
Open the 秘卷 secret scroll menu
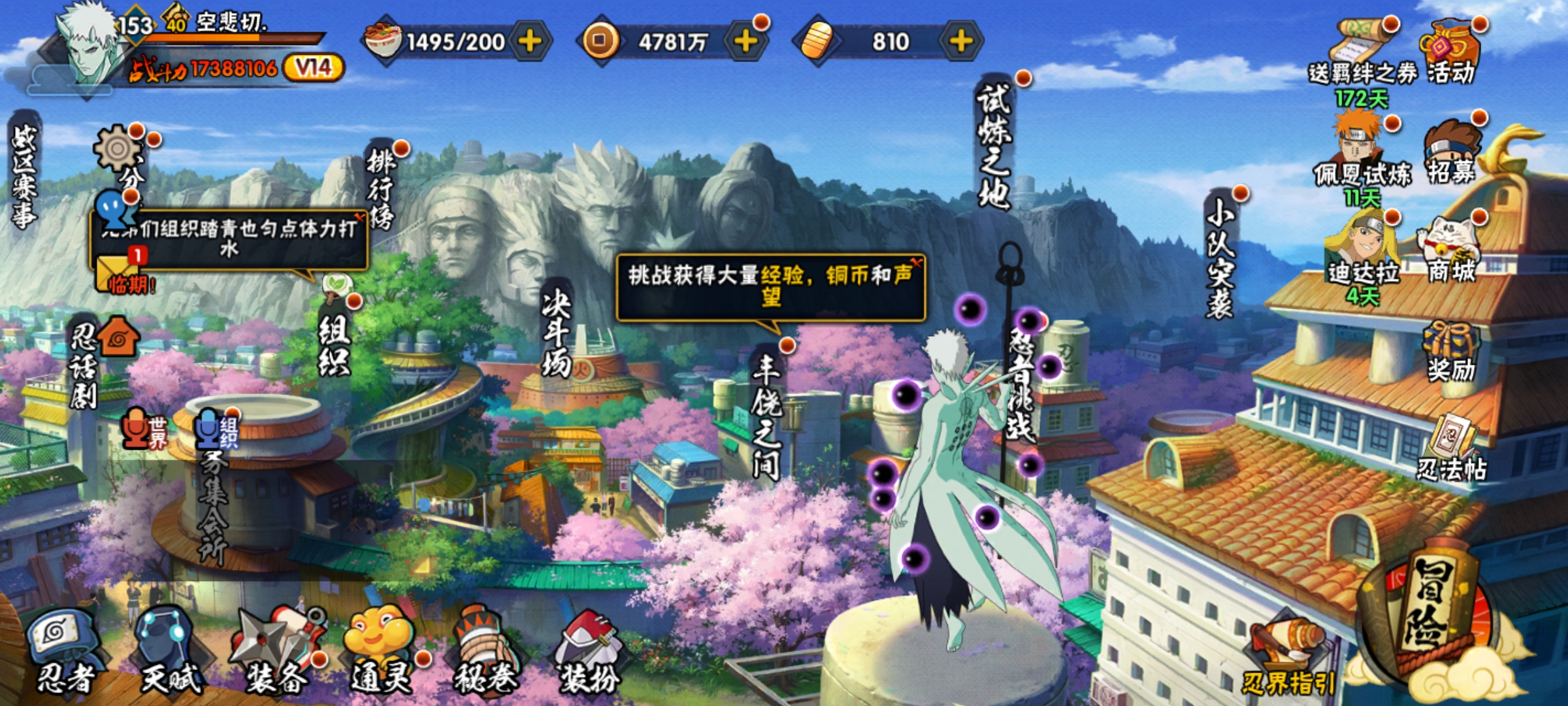coord(485,650)
